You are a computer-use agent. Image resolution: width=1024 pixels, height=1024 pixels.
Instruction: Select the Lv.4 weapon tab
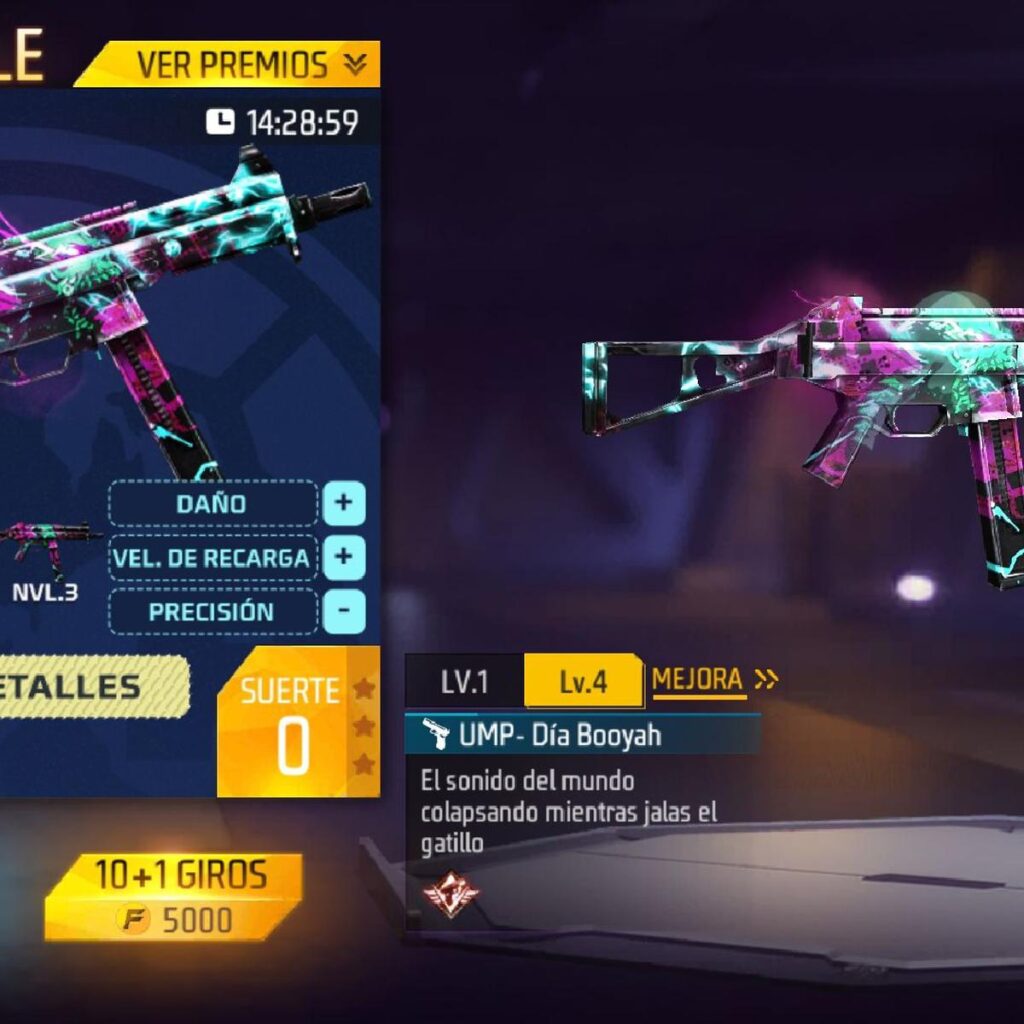pyautogui.click(x=583, y=682)
